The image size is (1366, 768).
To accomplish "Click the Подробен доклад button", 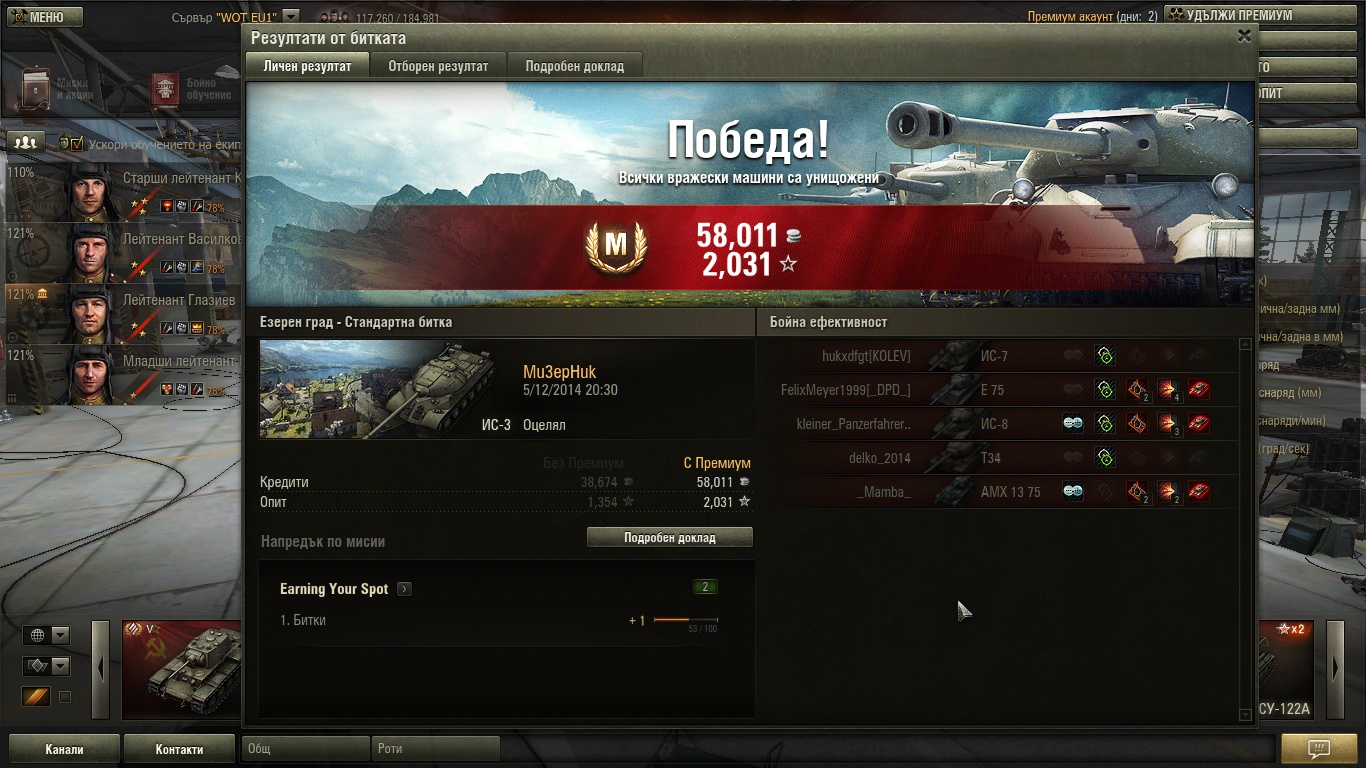I will coord(669,537).
